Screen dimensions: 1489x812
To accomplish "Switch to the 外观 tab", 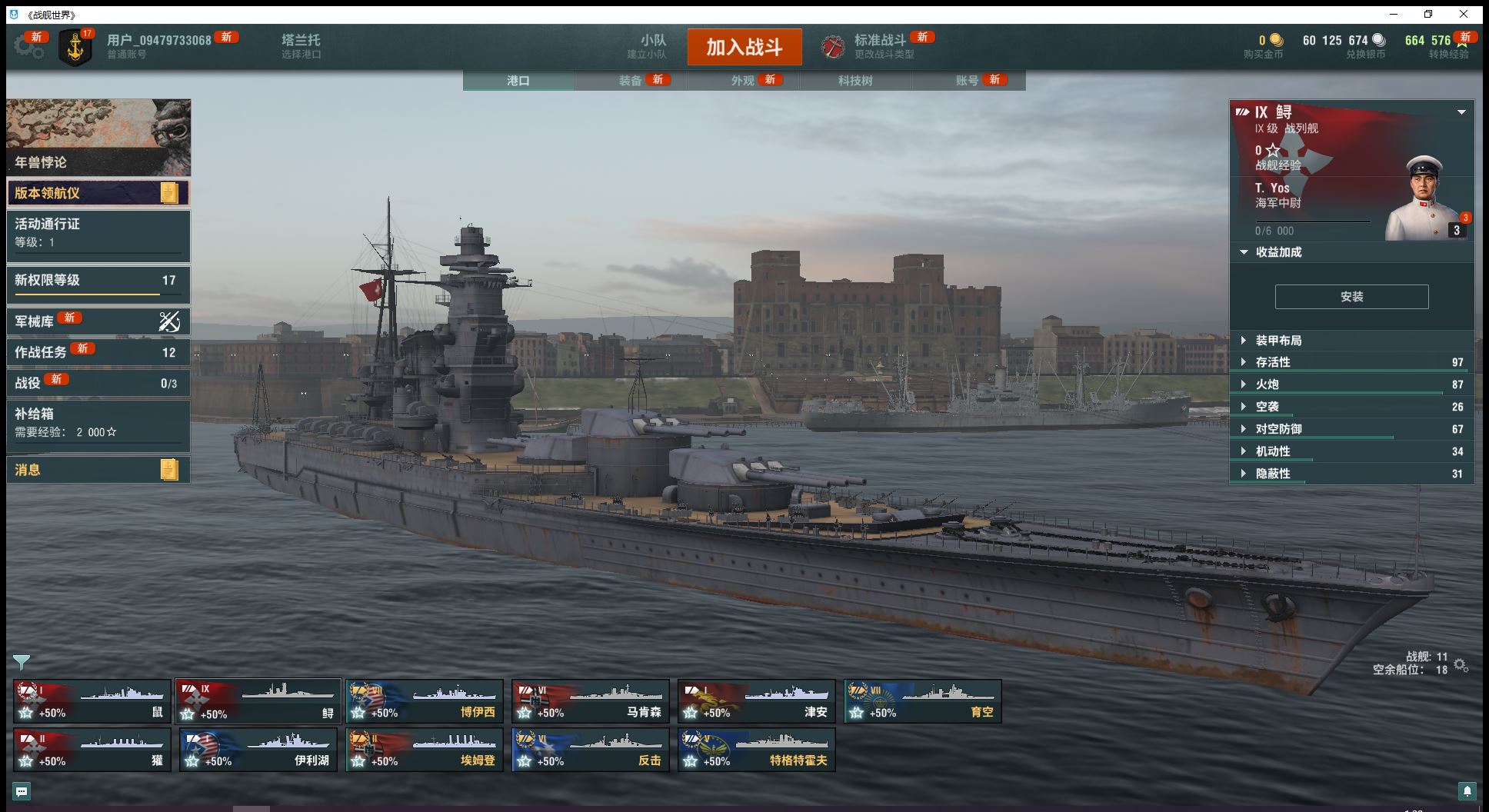I will 742,81.
